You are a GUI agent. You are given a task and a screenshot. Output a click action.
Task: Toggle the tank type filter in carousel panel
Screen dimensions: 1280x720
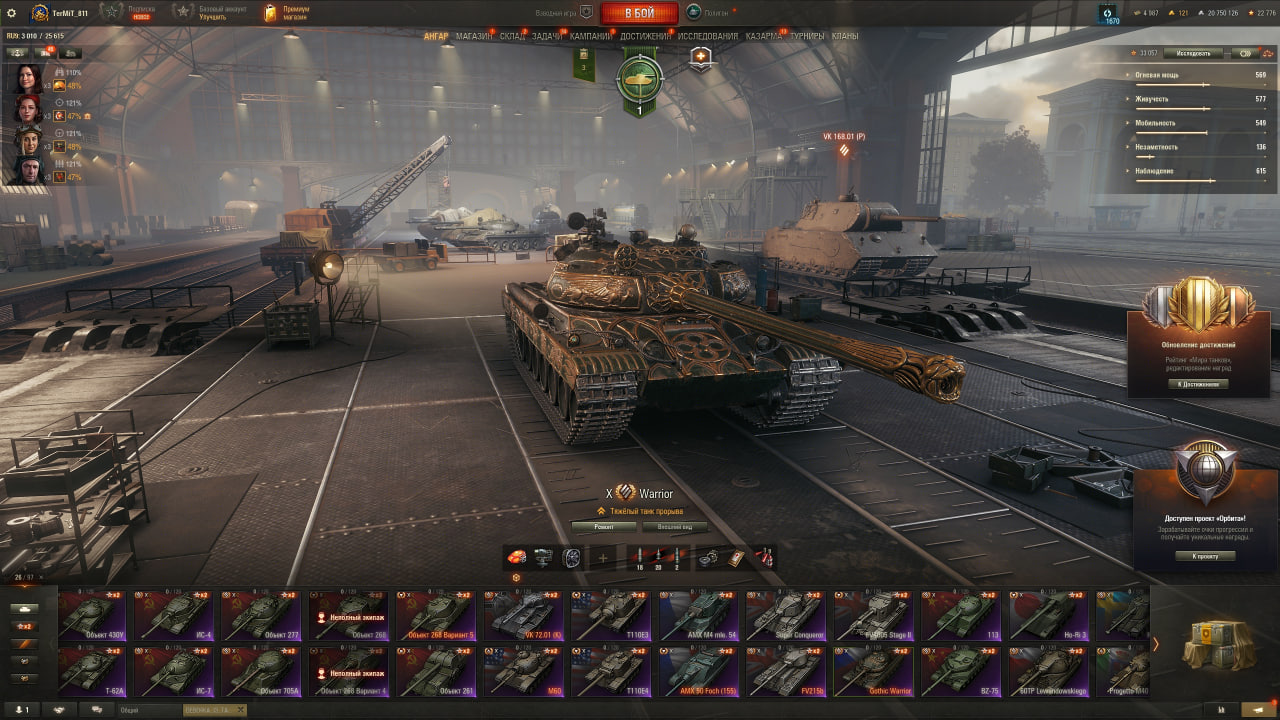[24, 609]
